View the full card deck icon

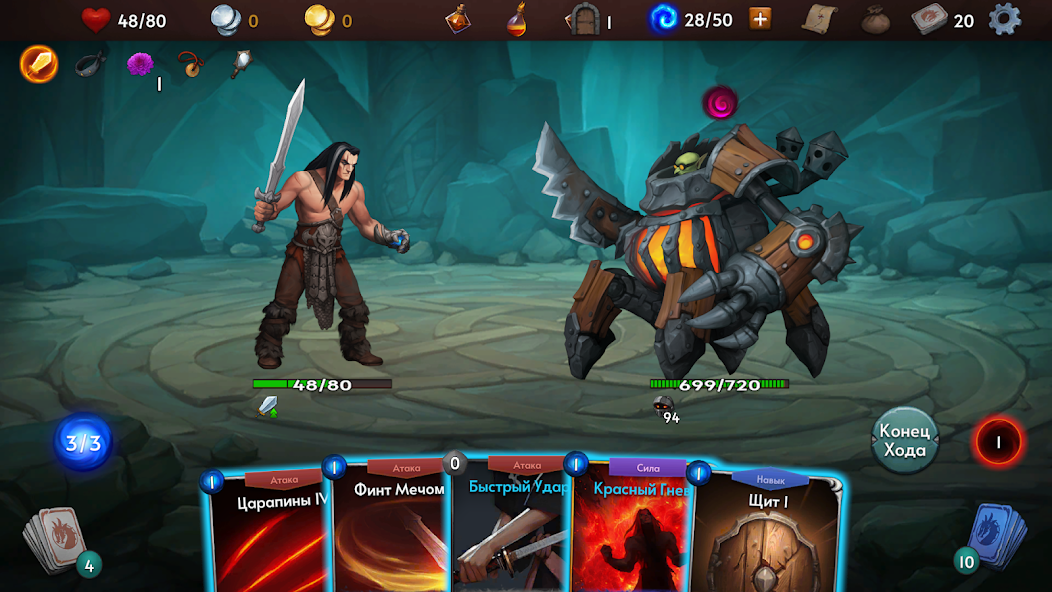[929, 19]
